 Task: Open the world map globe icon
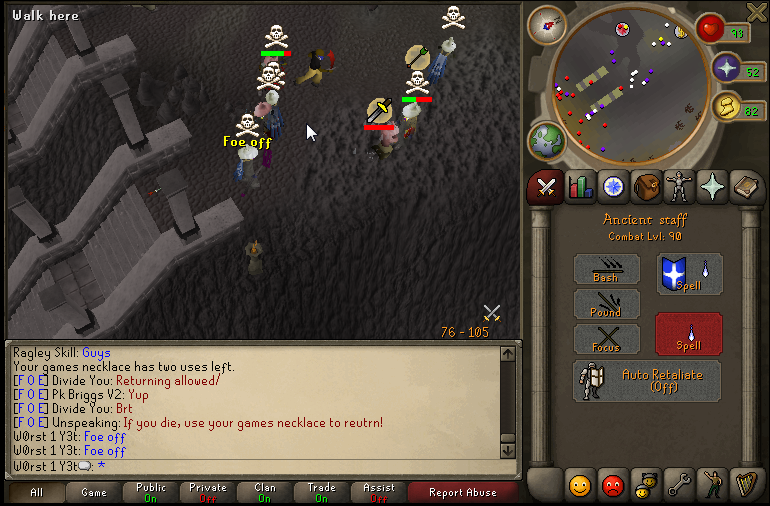[x=548, y=141]
